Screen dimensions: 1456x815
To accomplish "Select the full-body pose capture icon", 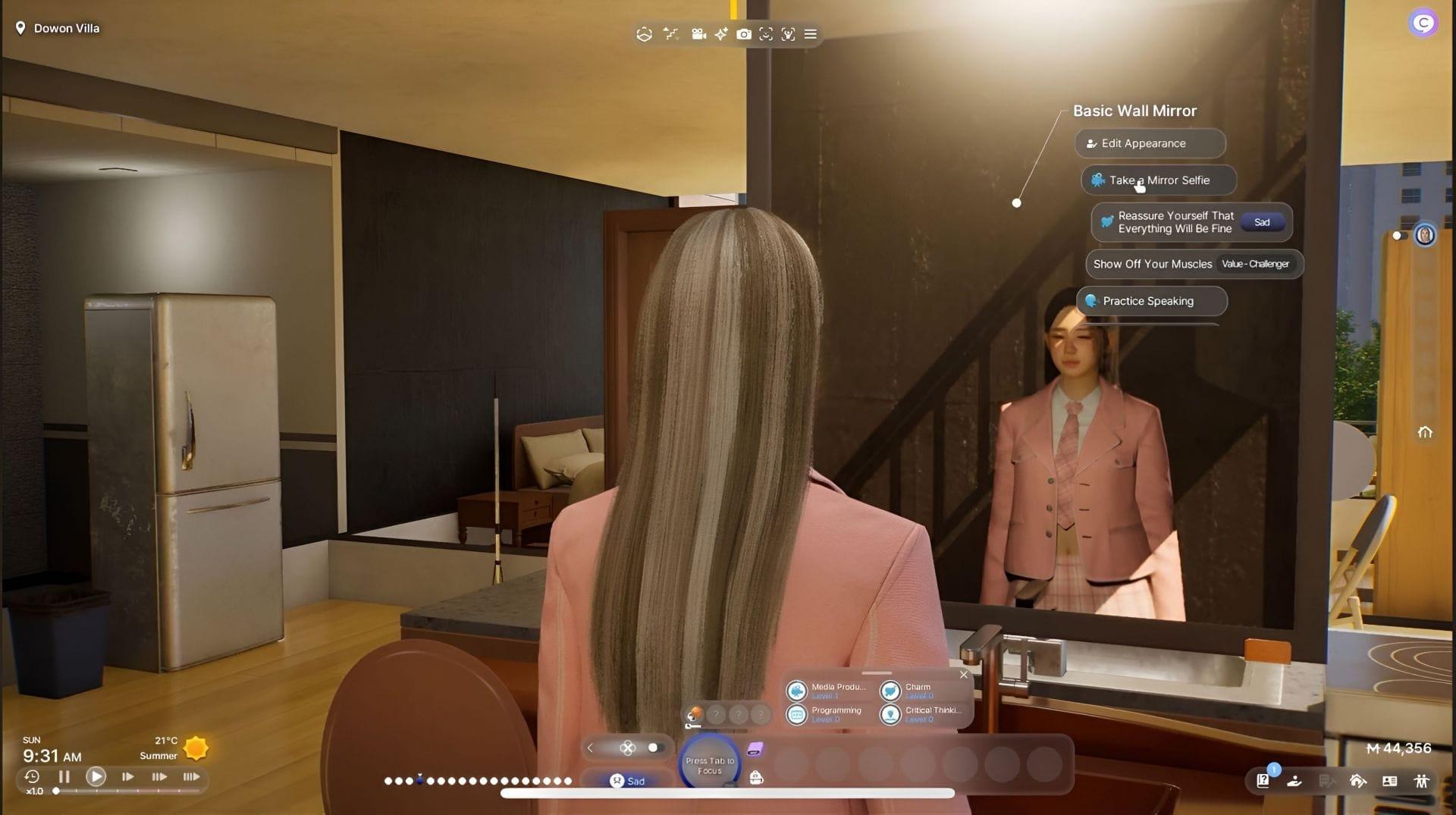I will click(x=787, y=34).
